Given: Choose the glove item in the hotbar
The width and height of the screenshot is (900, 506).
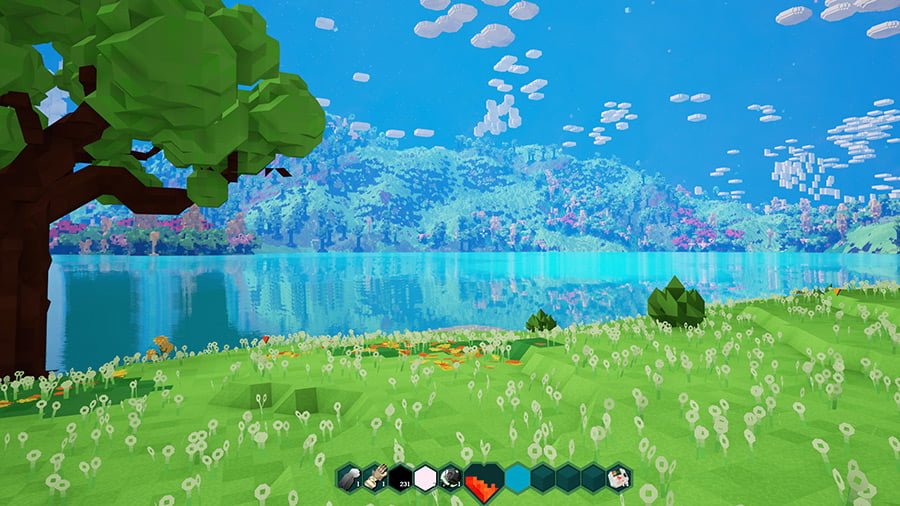Looking at the screenshot, I should point(375,477).
